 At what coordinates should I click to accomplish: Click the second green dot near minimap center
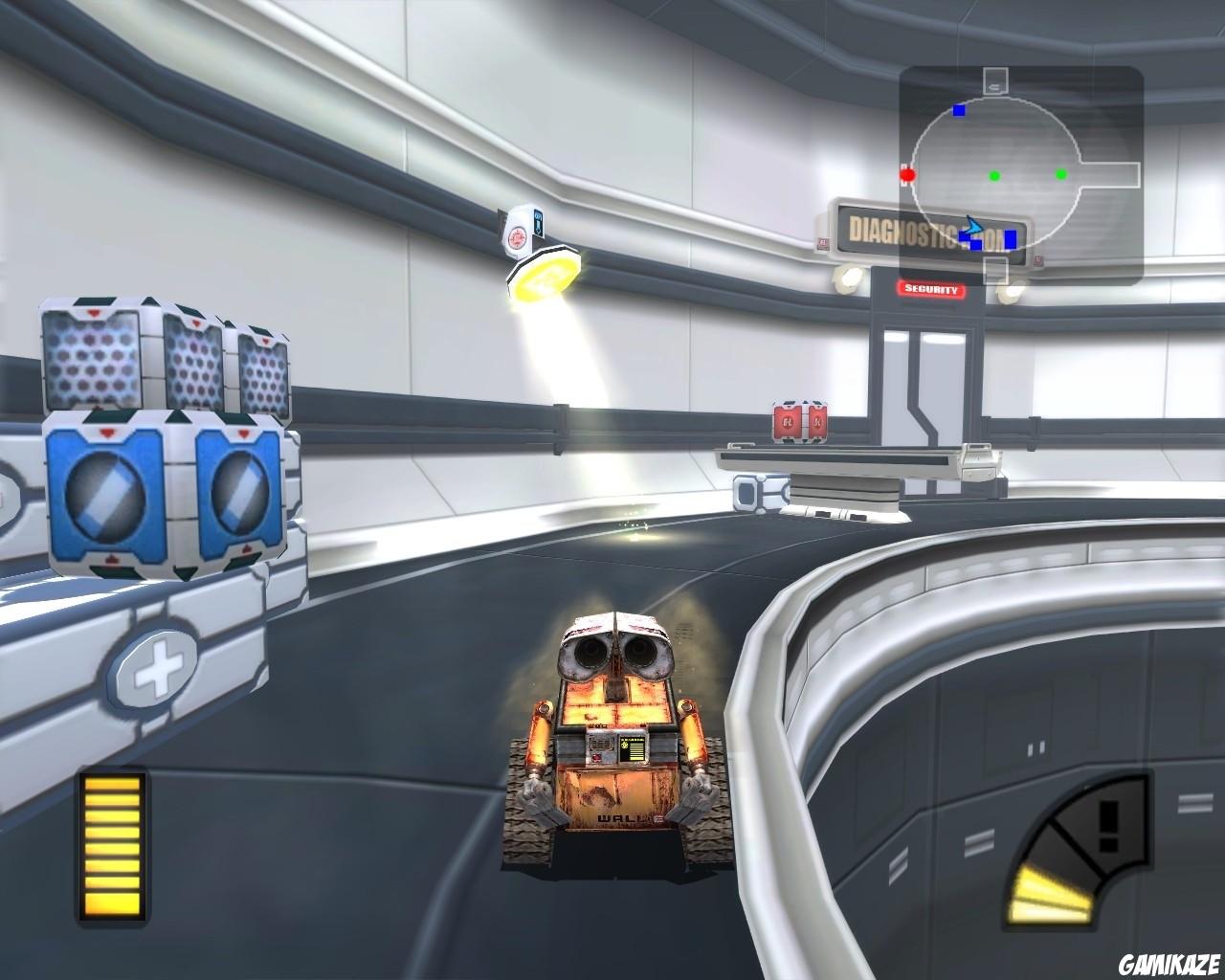(x=1060, y=175)
